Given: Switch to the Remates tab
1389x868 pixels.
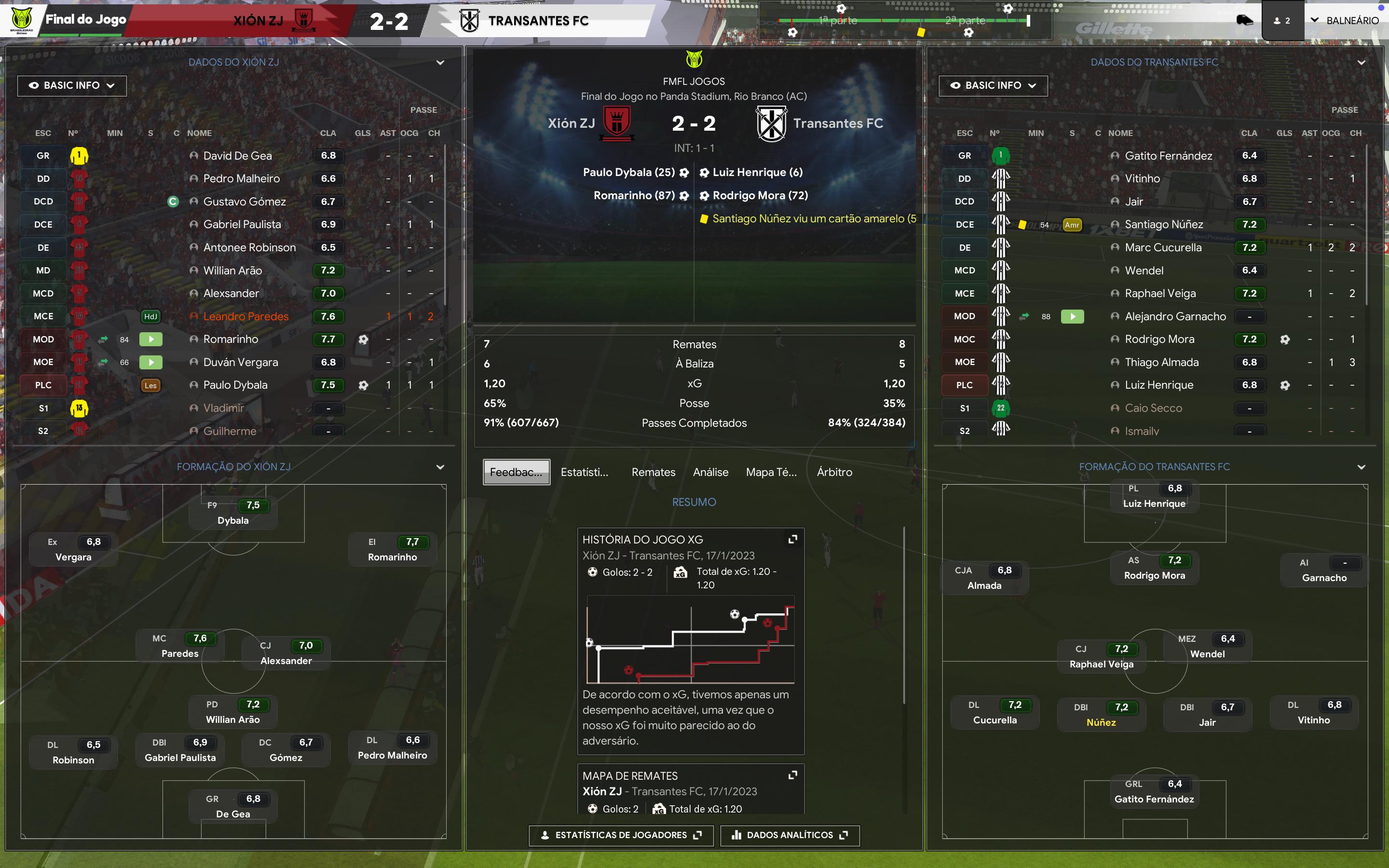Looking at the screenshot, I should pos(653,472).
